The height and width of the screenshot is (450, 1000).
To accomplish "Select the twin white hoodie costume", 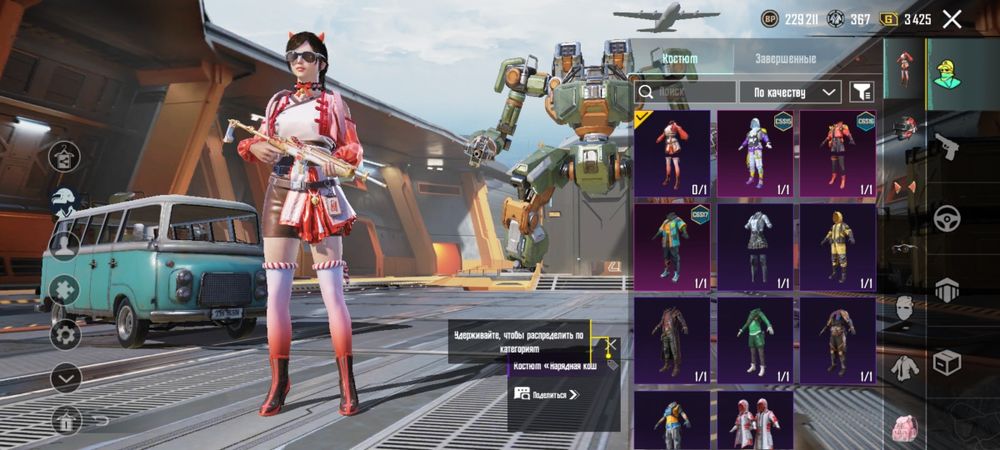I will pyautogui.click(x=755, y=419).
